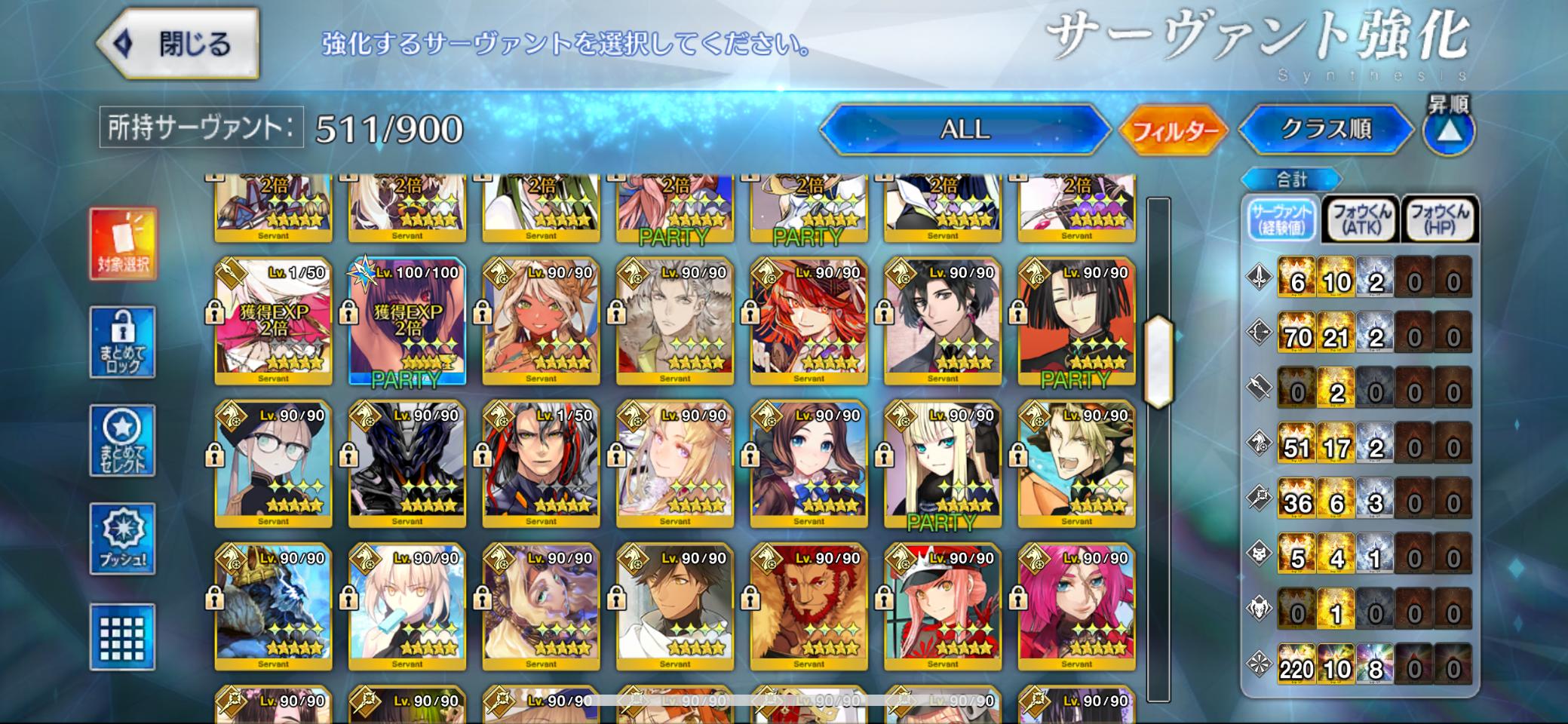This screenshot has height=724, width=1568.
Task: Select the servant eating a popsicle
Action: [407, 608]
